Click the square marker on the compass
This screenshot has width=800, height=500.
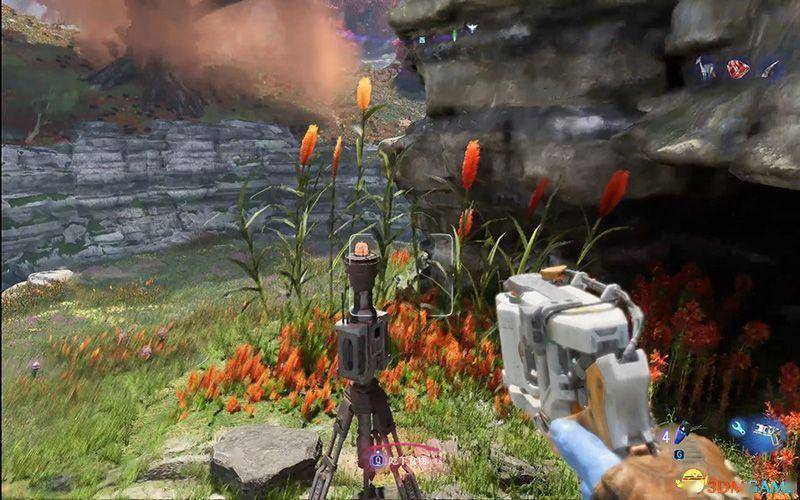click(x=423, y=38)
